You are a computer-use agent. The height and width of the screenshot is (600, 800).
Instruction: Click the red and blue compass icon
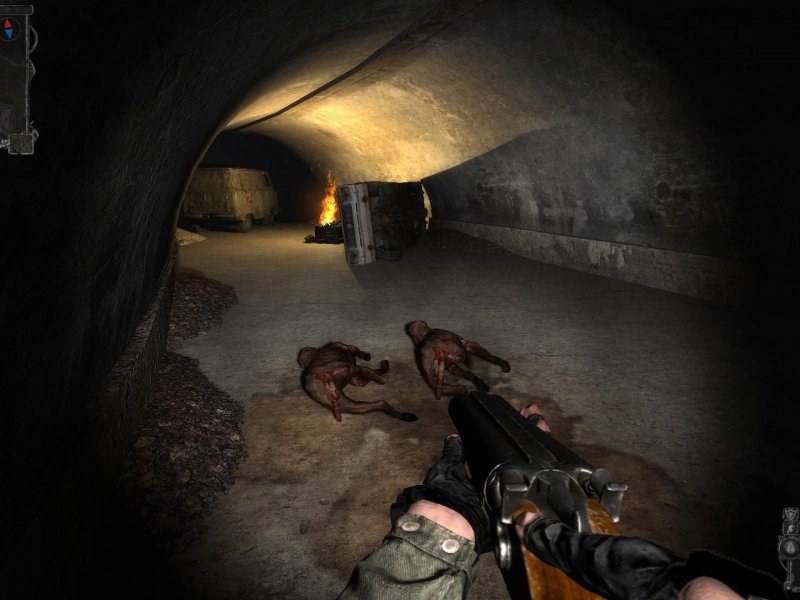click(x=10, y=28)
